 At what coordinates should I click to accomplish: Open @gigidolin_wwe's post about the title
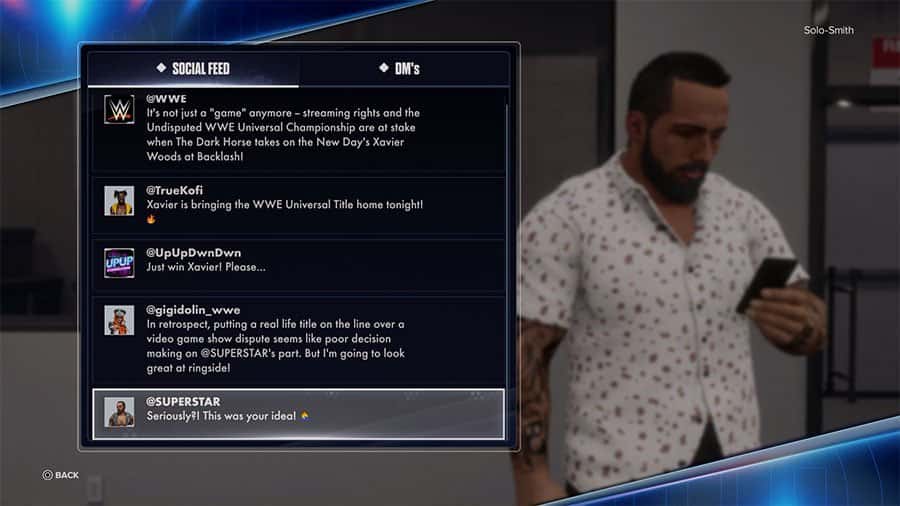(298, 339)
